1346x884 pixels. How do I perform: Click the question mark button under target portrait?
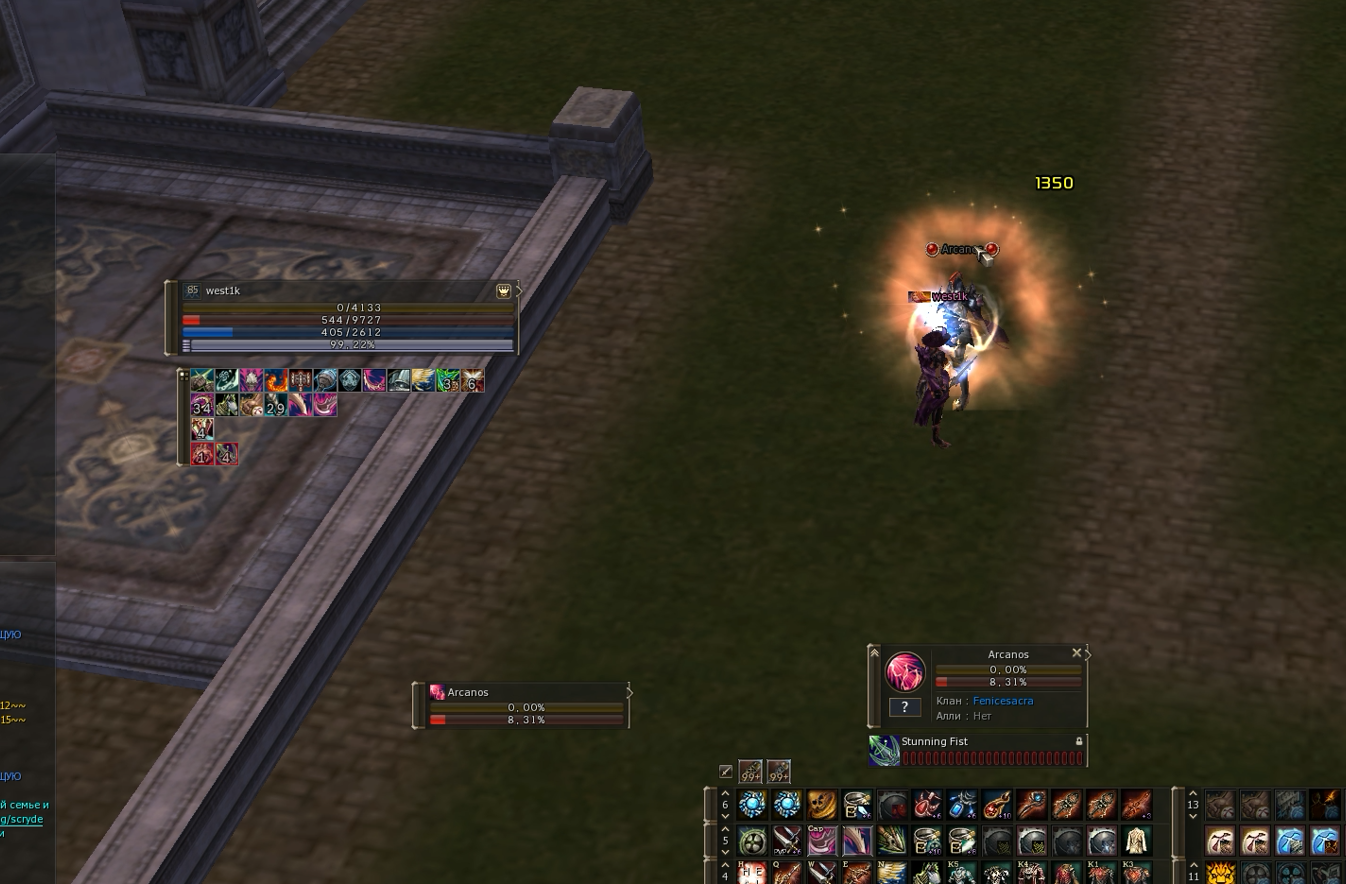(904, 707)
